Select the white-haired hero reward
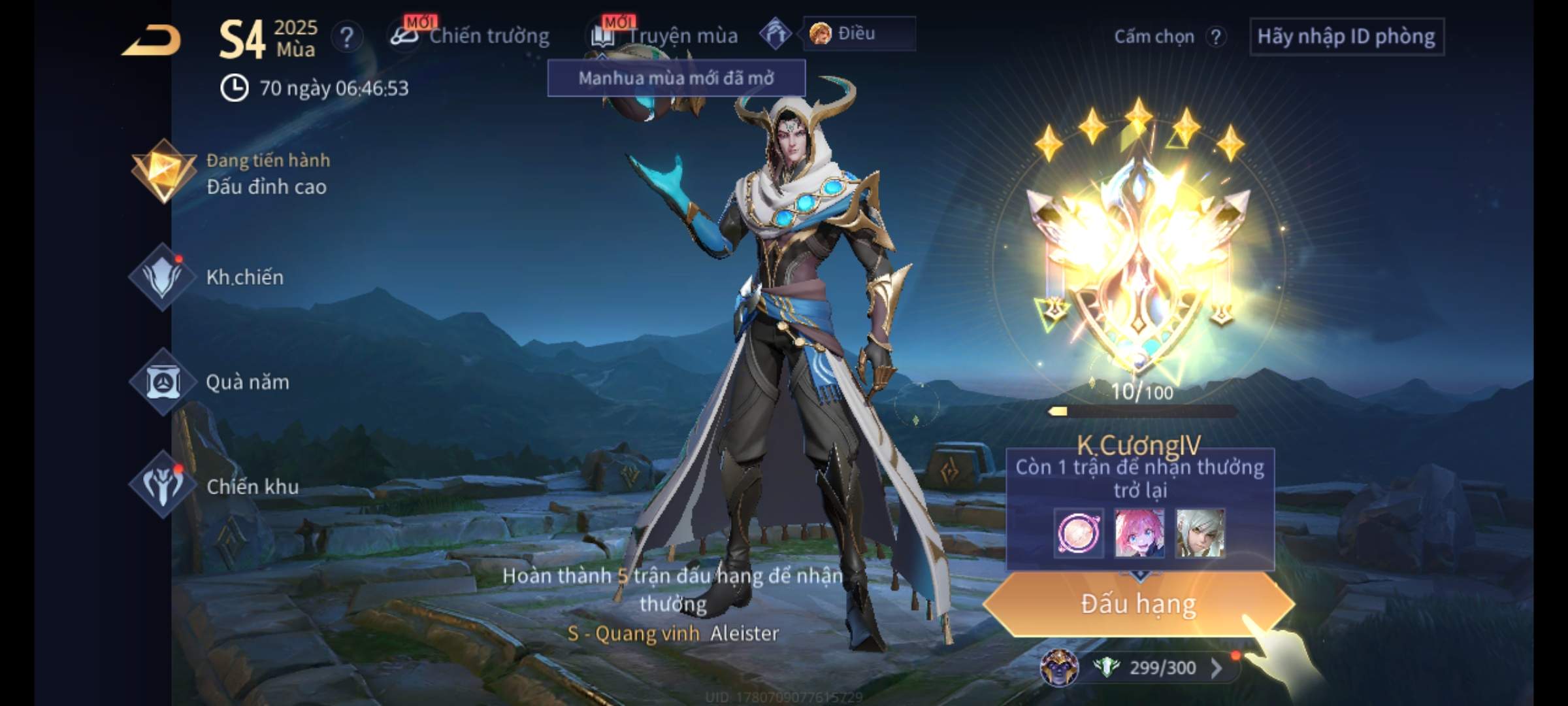This screenshot has height=706, width=1568. pyautogui.click(x=1200, y=533)
